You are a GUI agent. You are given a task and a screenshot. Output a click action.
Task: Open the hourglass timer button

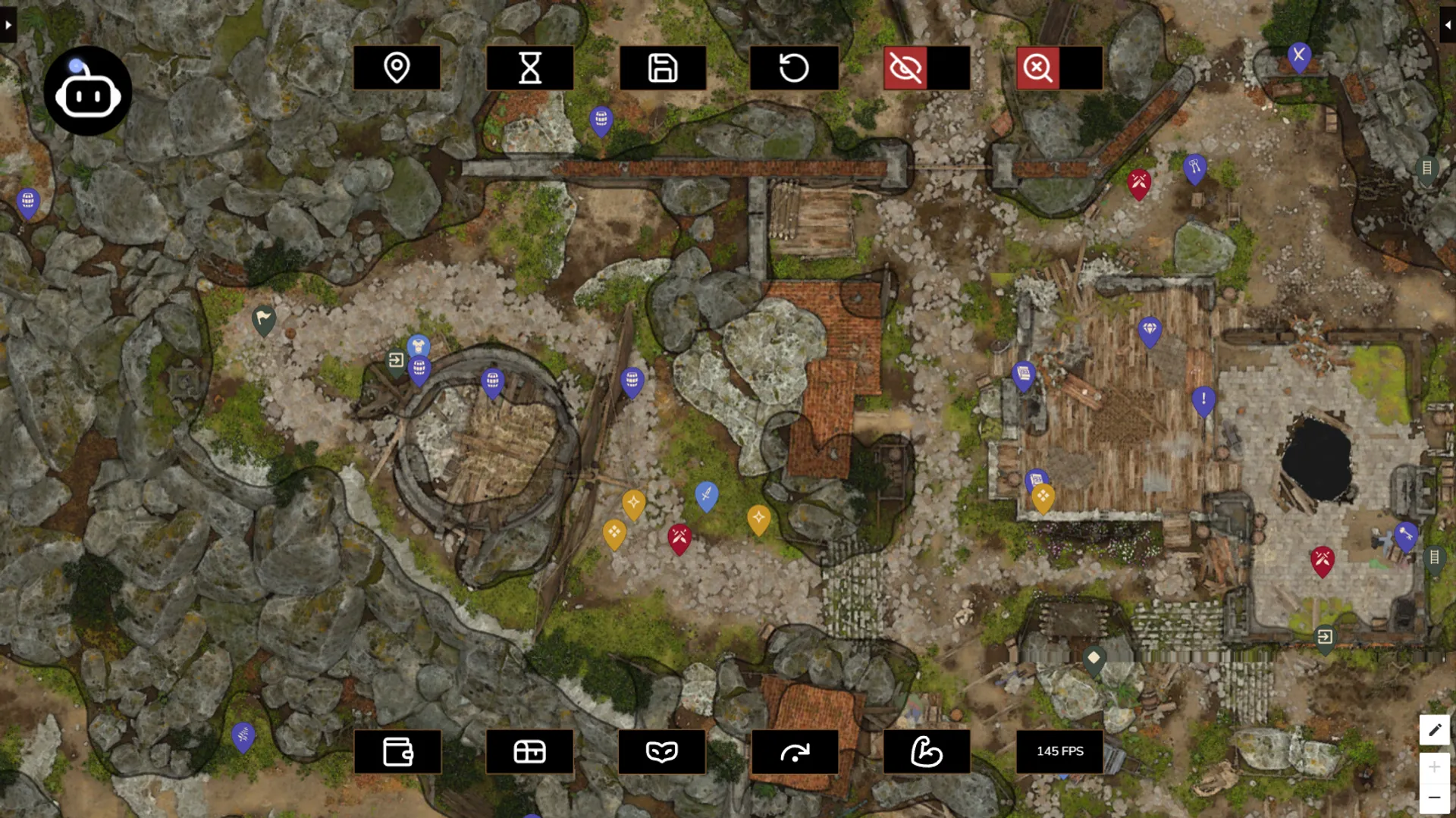[x=529, y=68]
